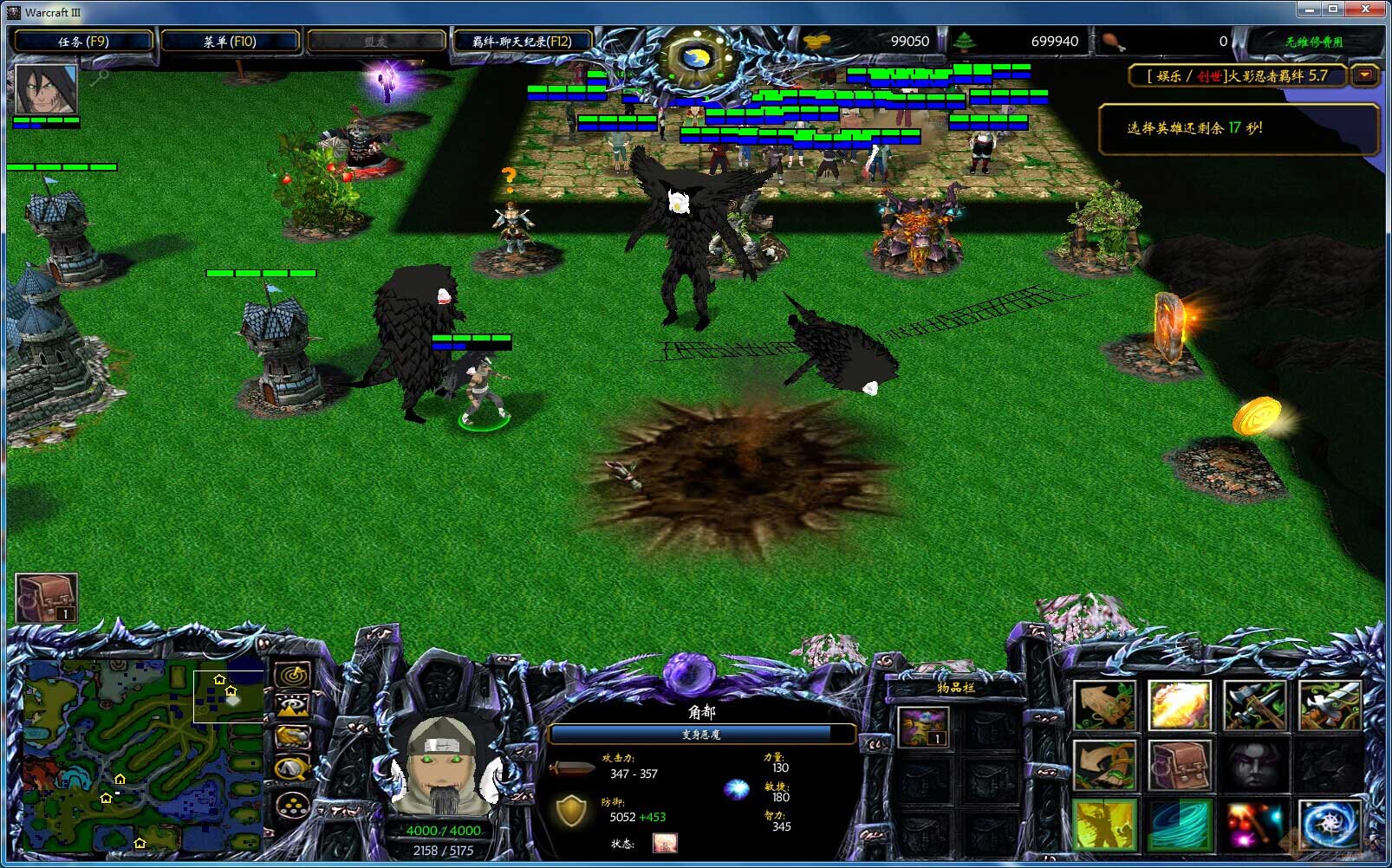Click the Patrol command looped arrow icon
This screenshot has height=868, width=1392.
(1104, 766)
